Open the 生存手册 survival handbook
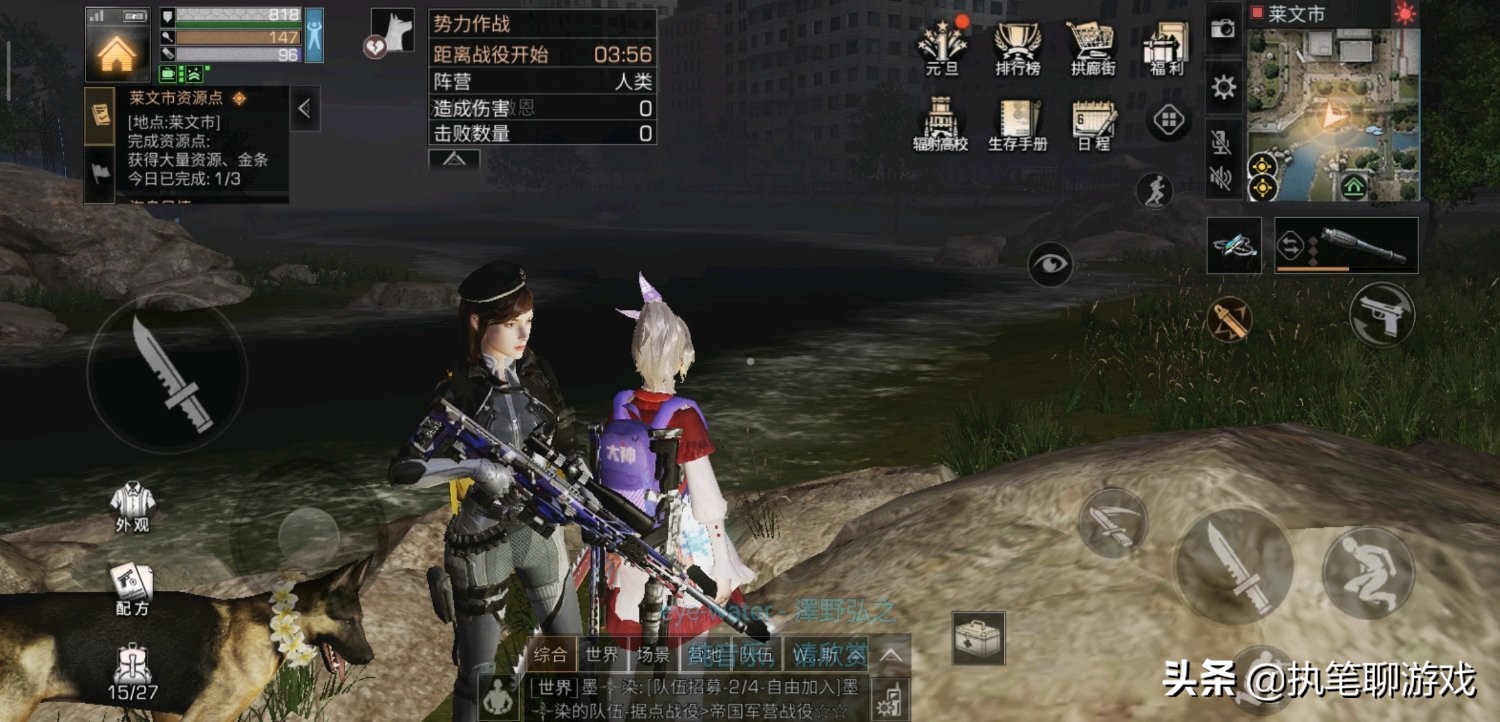1500x722 pixels. (x=1018, y=125)
